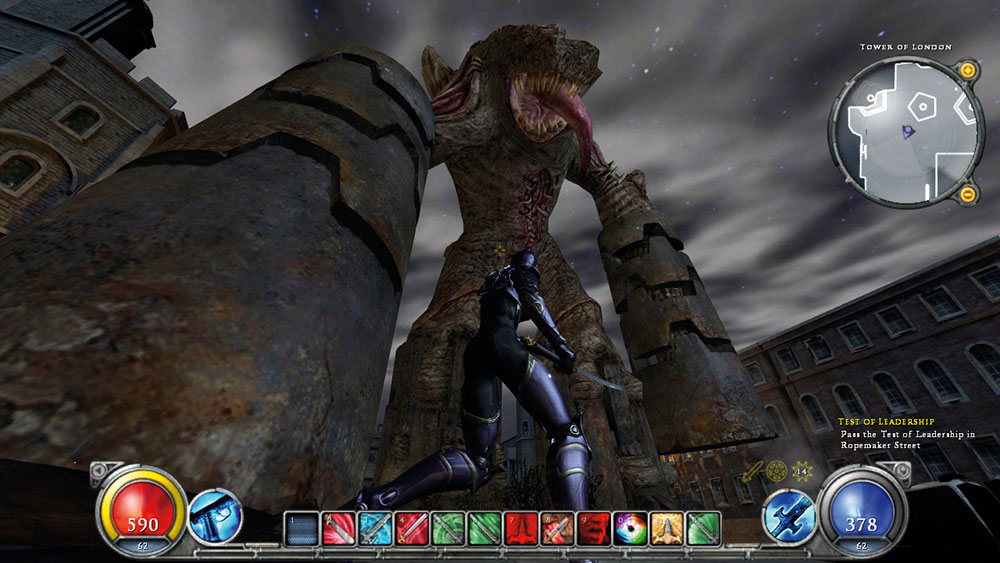Use the slot 4 red sword skill

411,528
